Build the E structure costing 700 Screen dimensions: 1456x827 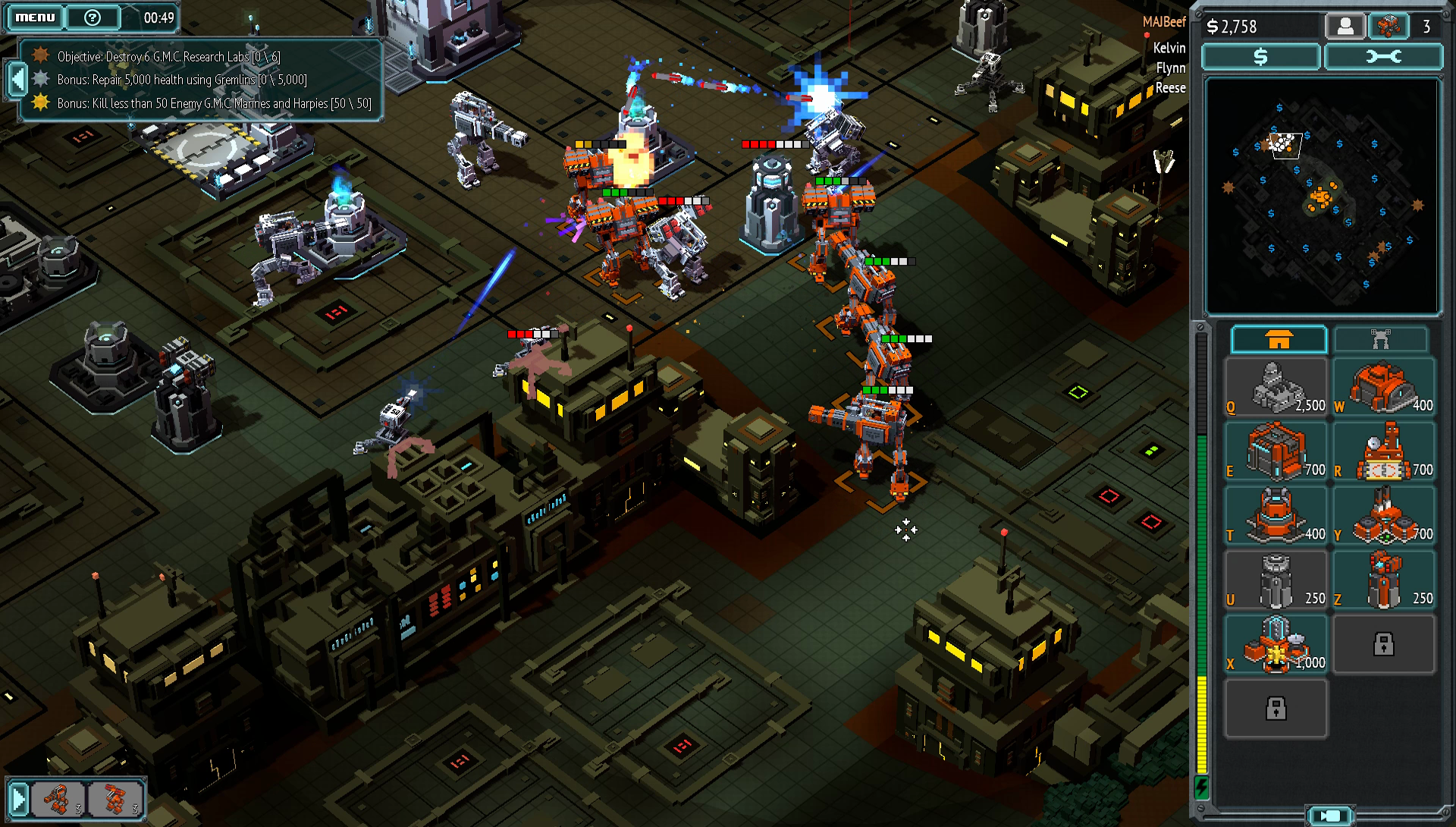(1276, 452)
